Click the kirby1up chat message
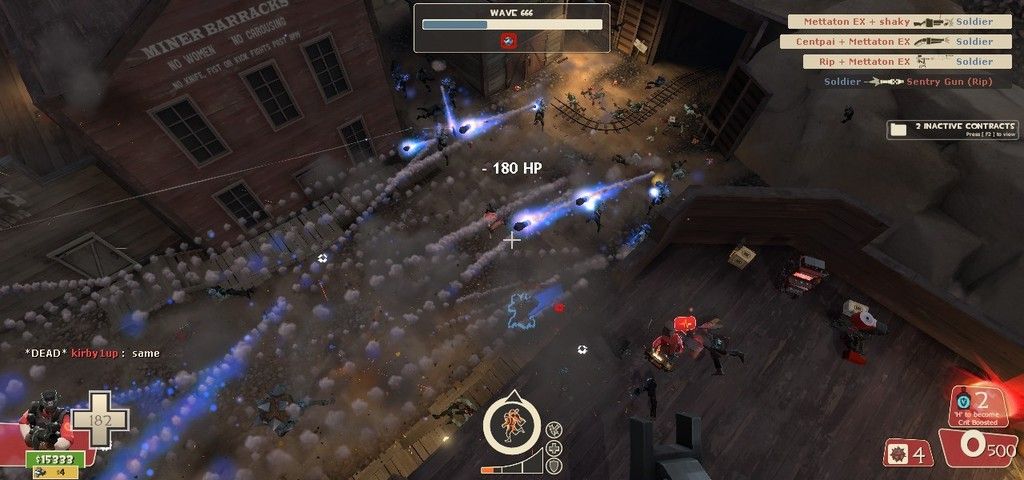 tap(93, 353)
